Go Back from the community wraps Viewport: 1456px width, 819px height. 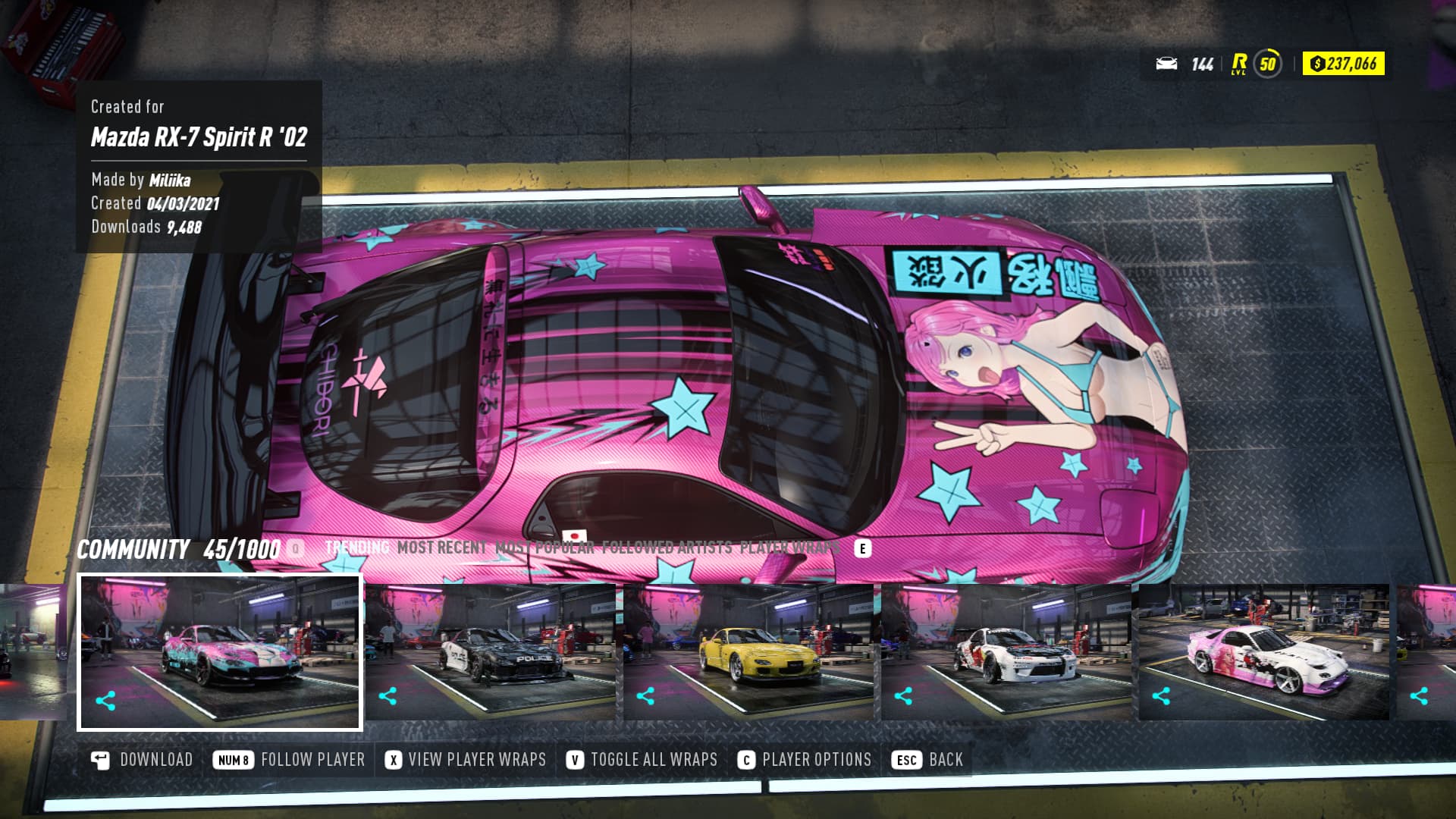coord(930,760)
